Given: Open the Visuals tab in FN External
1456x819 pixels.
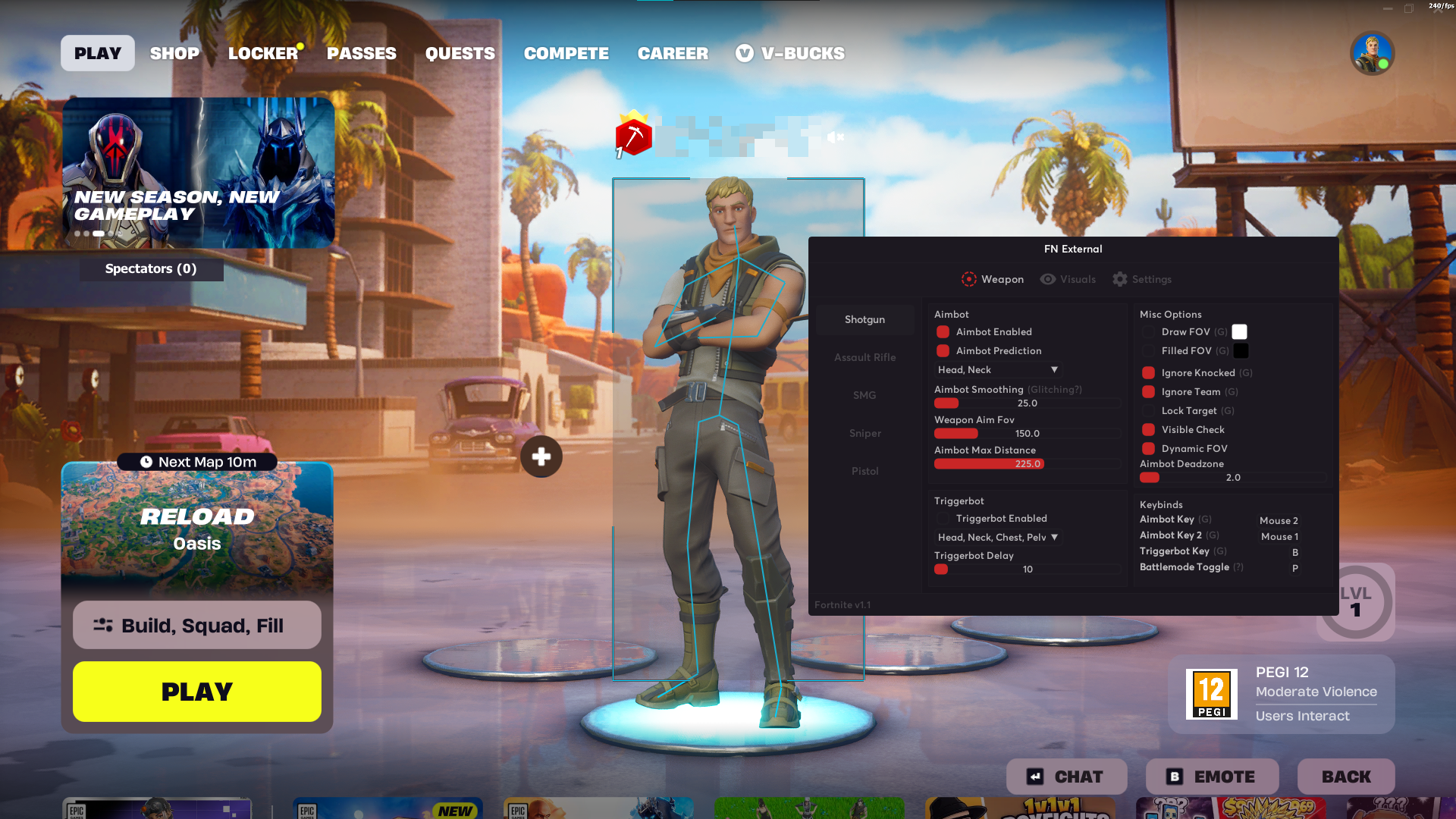Looking at the screenshot, I should click(1068, 279).
